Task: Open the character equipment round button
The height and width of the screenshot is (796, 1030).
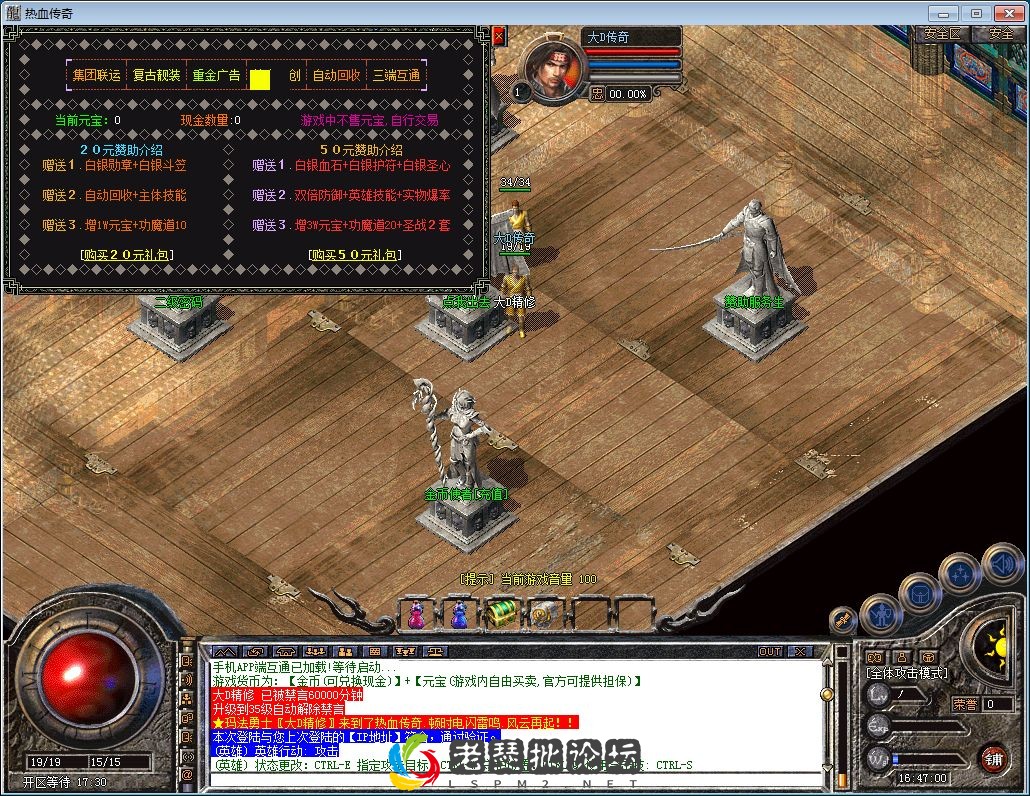Action: coord(881,612)
